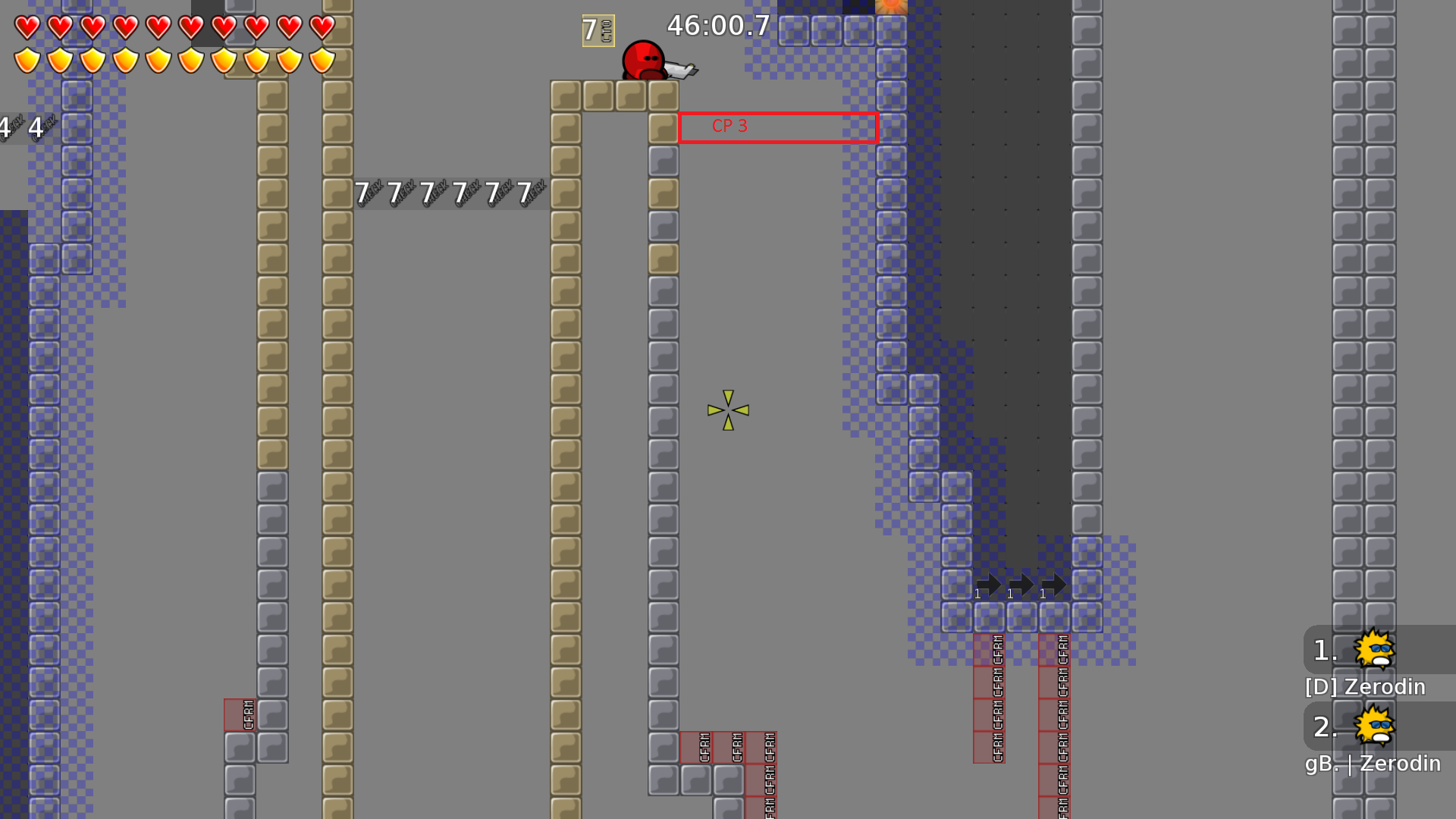Viewport: 1456px width, 819px height.
Task: Click the fifth heart in the HUD row
Action: tap(158, 27)
